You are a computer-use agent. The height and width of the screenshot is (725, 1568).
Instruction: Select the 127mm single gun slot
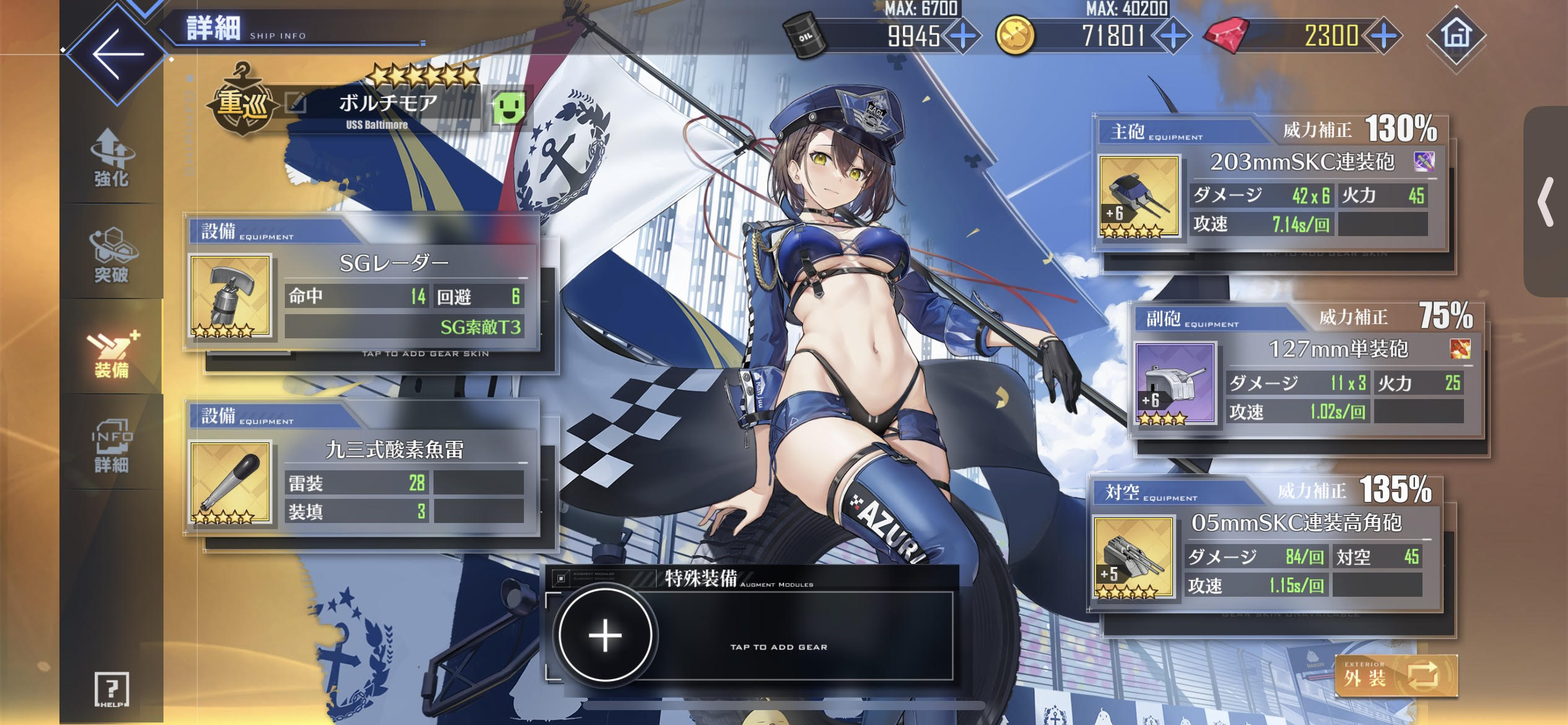[1175, 383]
